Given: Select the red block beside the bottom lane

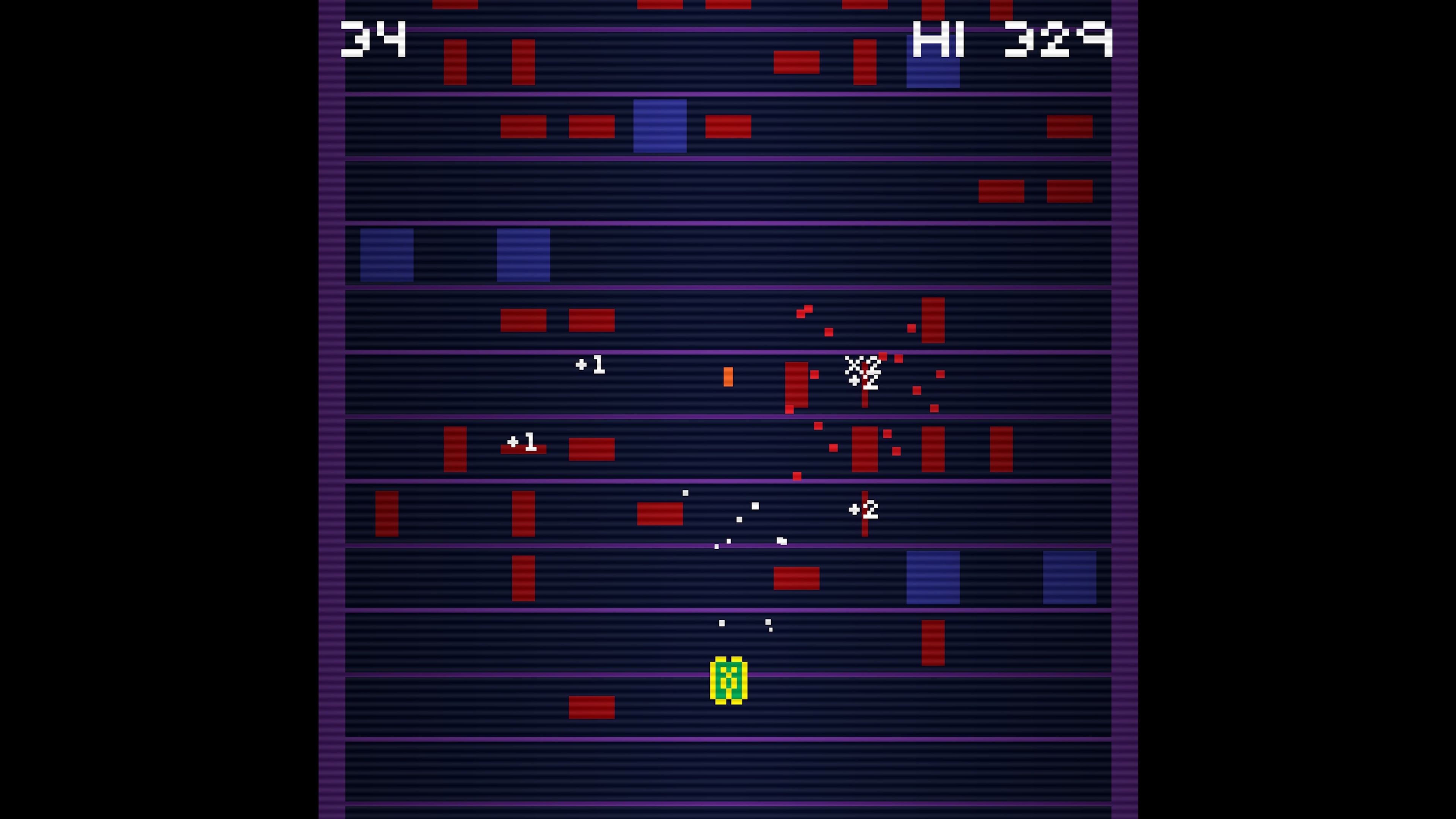Looking at the screenshot, I should click(591, 708).
